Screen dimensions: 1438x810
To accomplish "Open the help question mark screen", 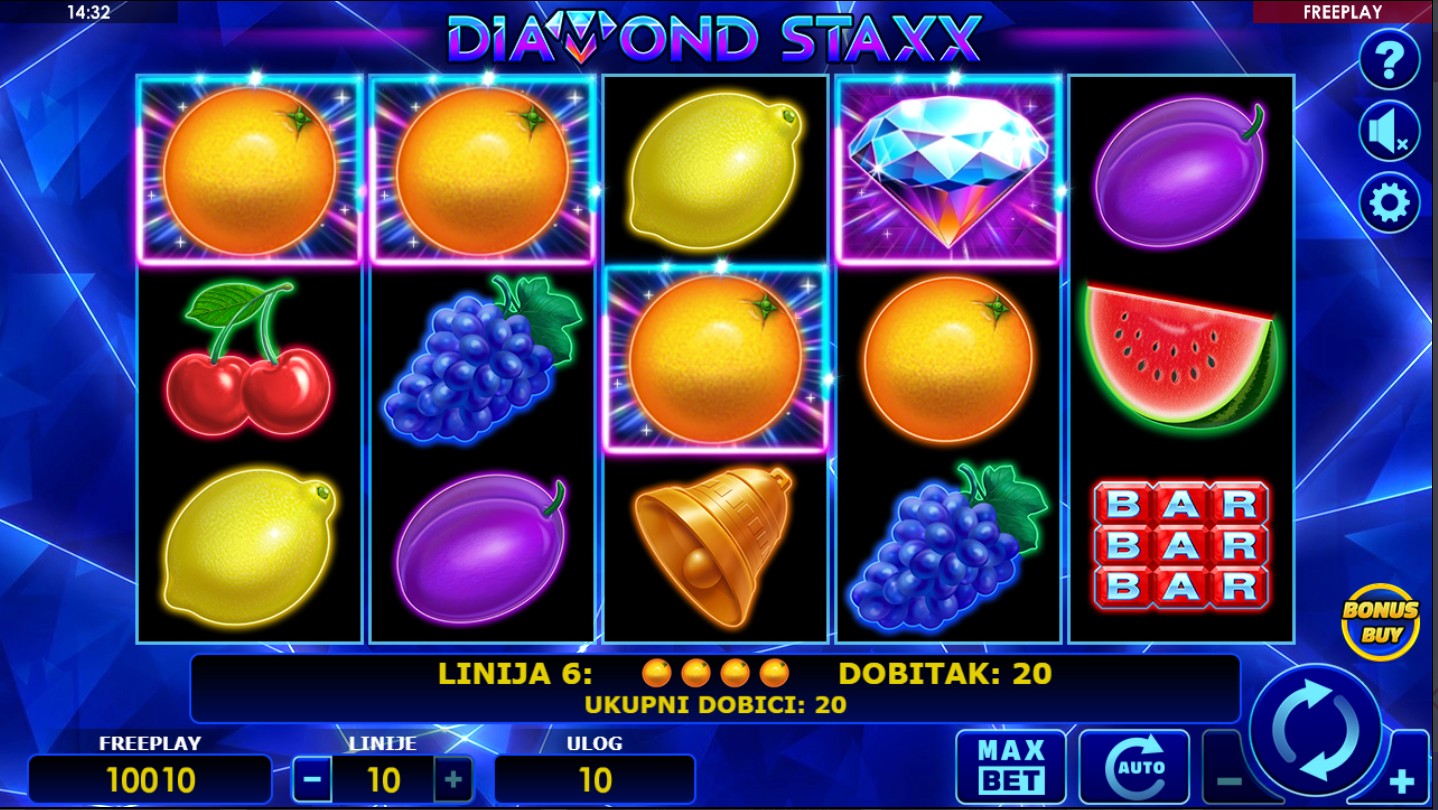I will point(1389,59).
